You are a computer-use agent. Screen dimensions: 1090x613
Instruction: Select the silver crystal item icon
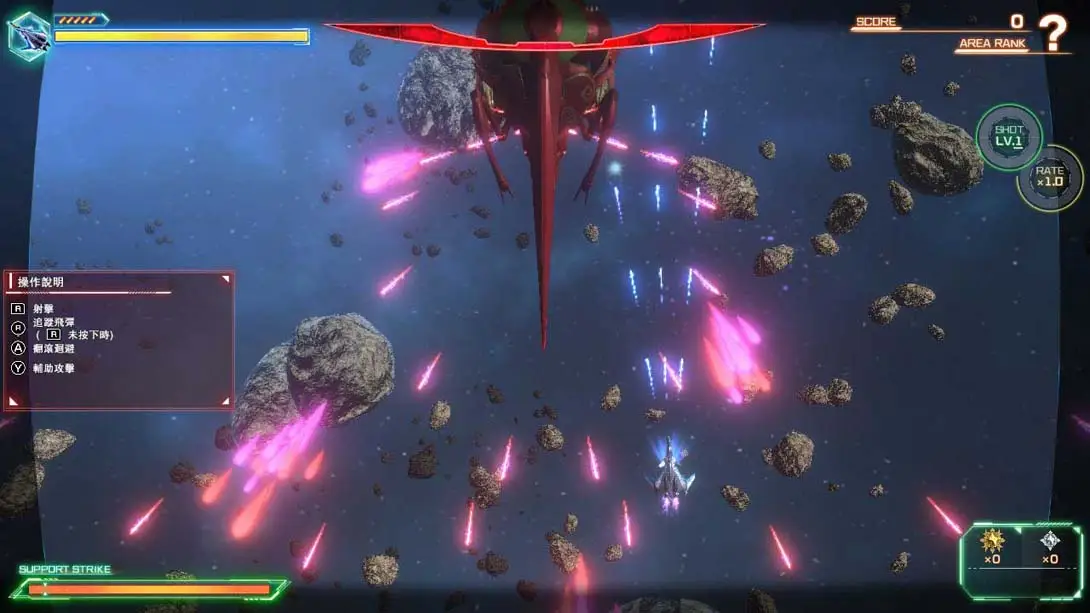[x=1049, y=542]
